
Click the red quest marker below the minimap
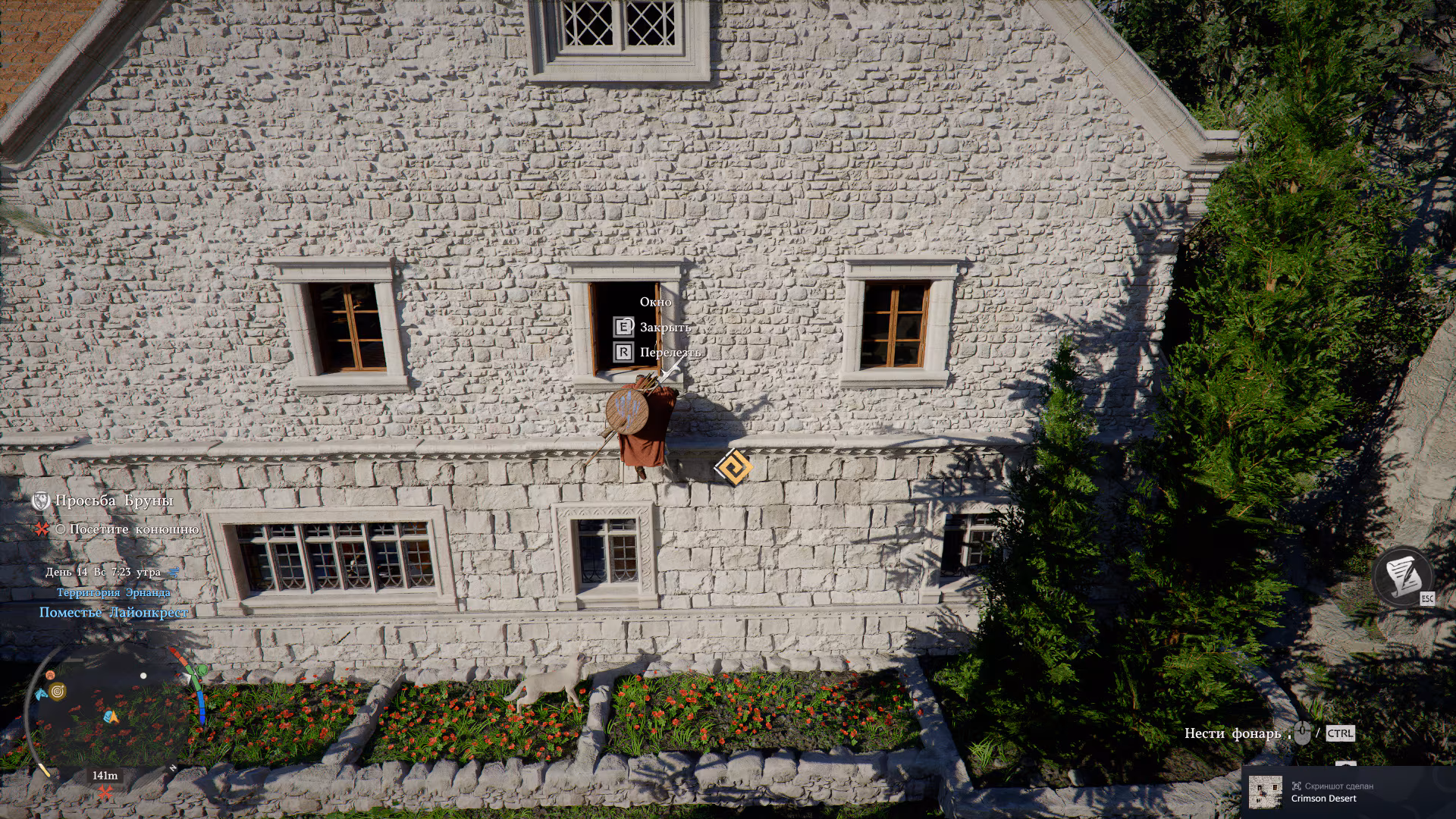105,793
